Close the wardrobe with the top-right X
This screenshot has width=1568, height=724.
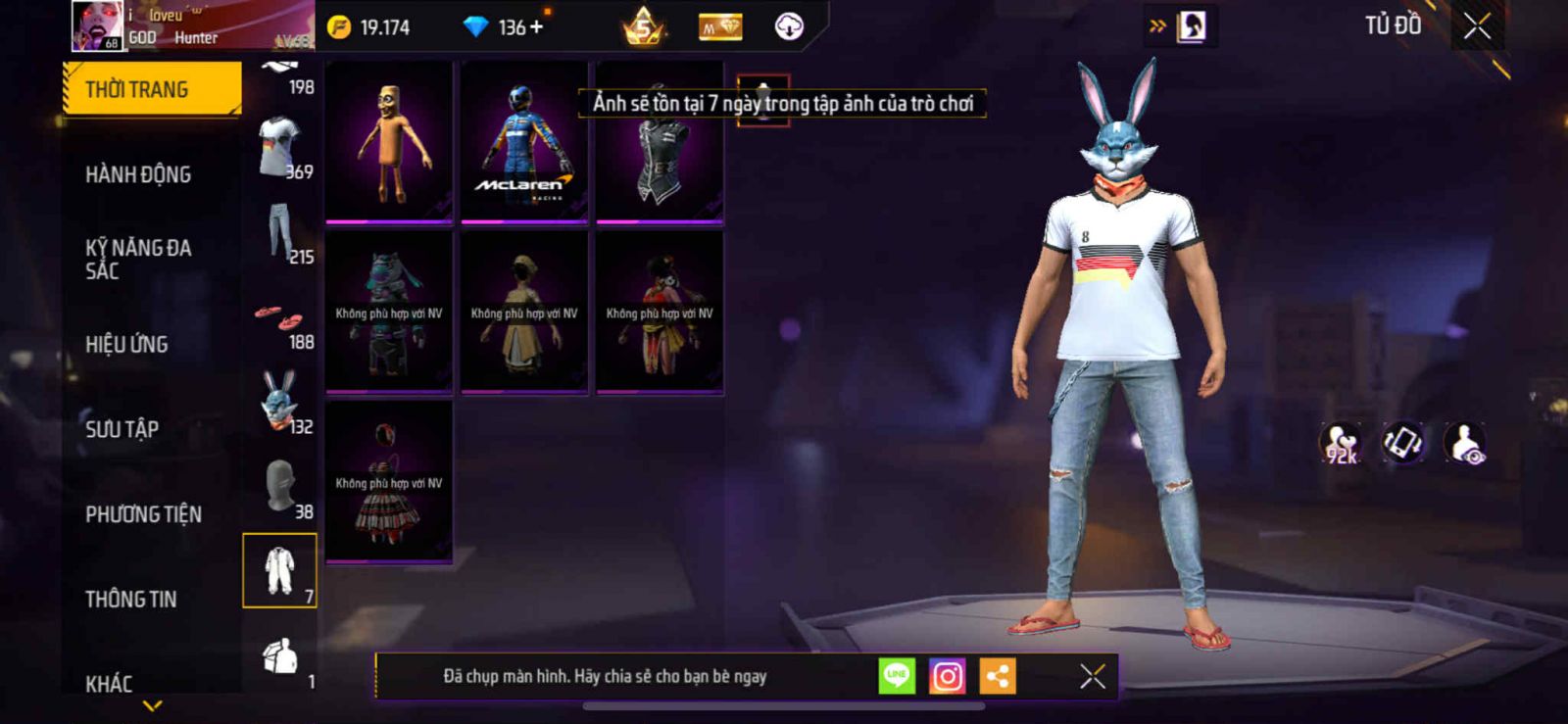(1477, 26)
